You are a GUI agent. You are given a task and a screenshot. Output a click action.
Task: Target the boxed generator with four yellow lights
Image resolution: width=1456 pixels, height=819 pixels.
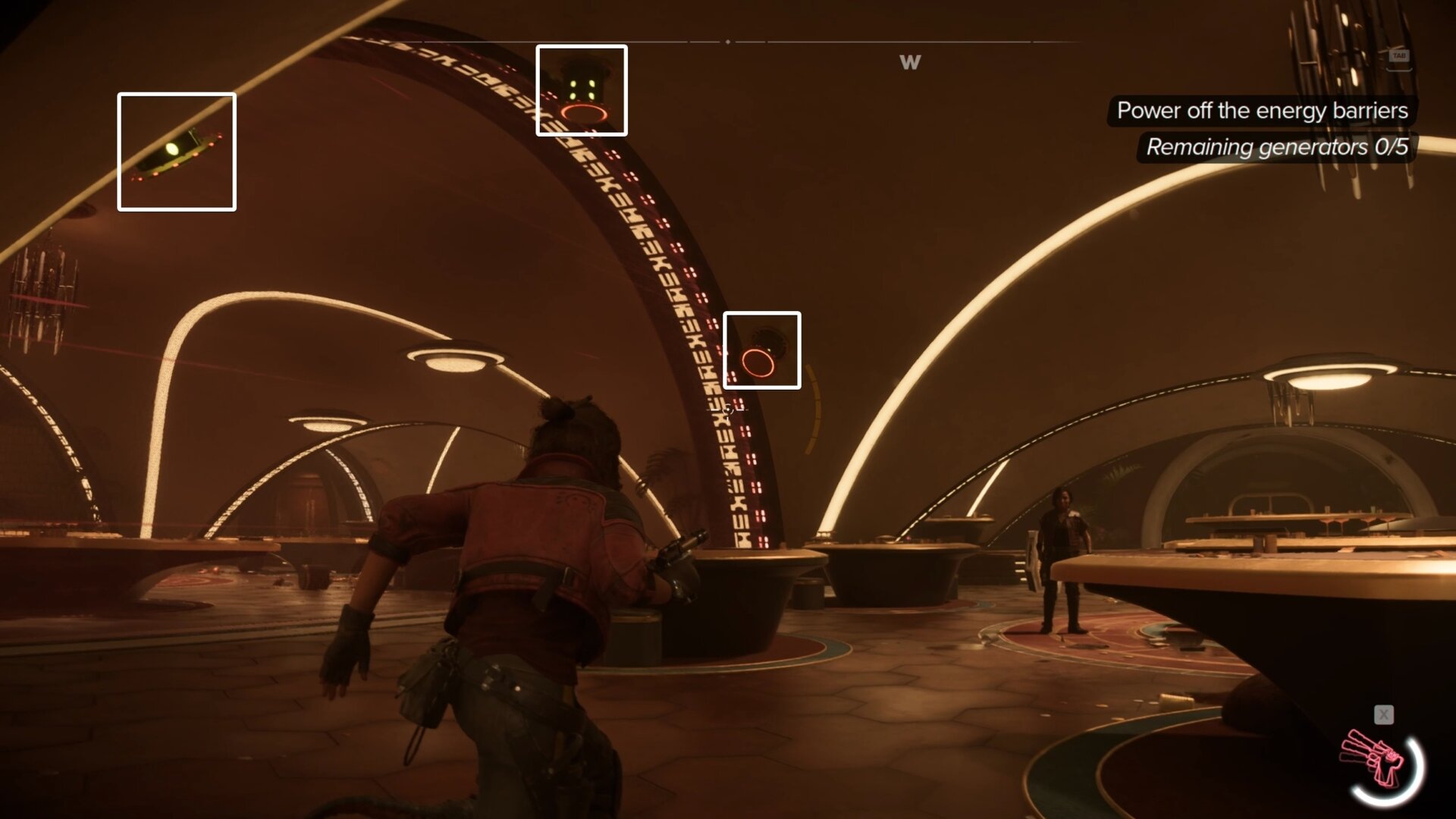tap(582, 90)
